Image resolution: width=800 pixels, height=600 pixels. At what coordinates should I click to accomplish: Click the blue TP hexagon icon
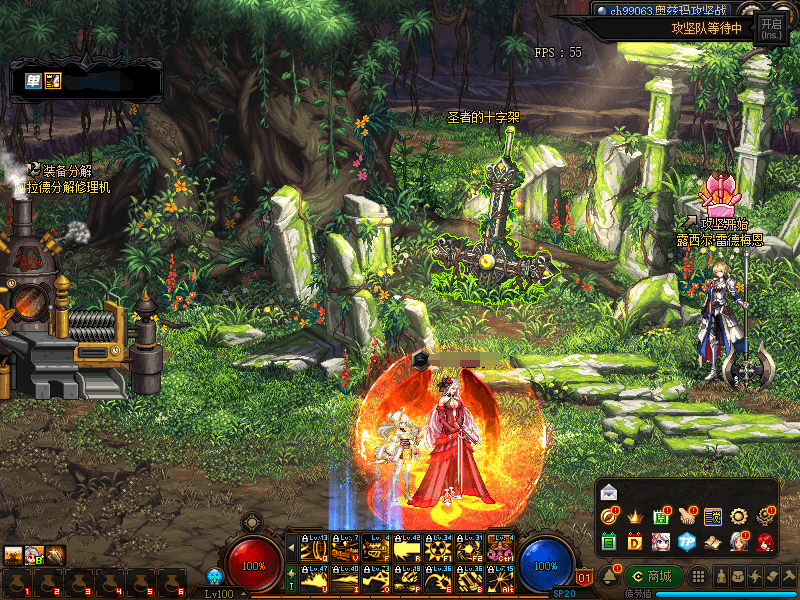(x=686, y=542)
